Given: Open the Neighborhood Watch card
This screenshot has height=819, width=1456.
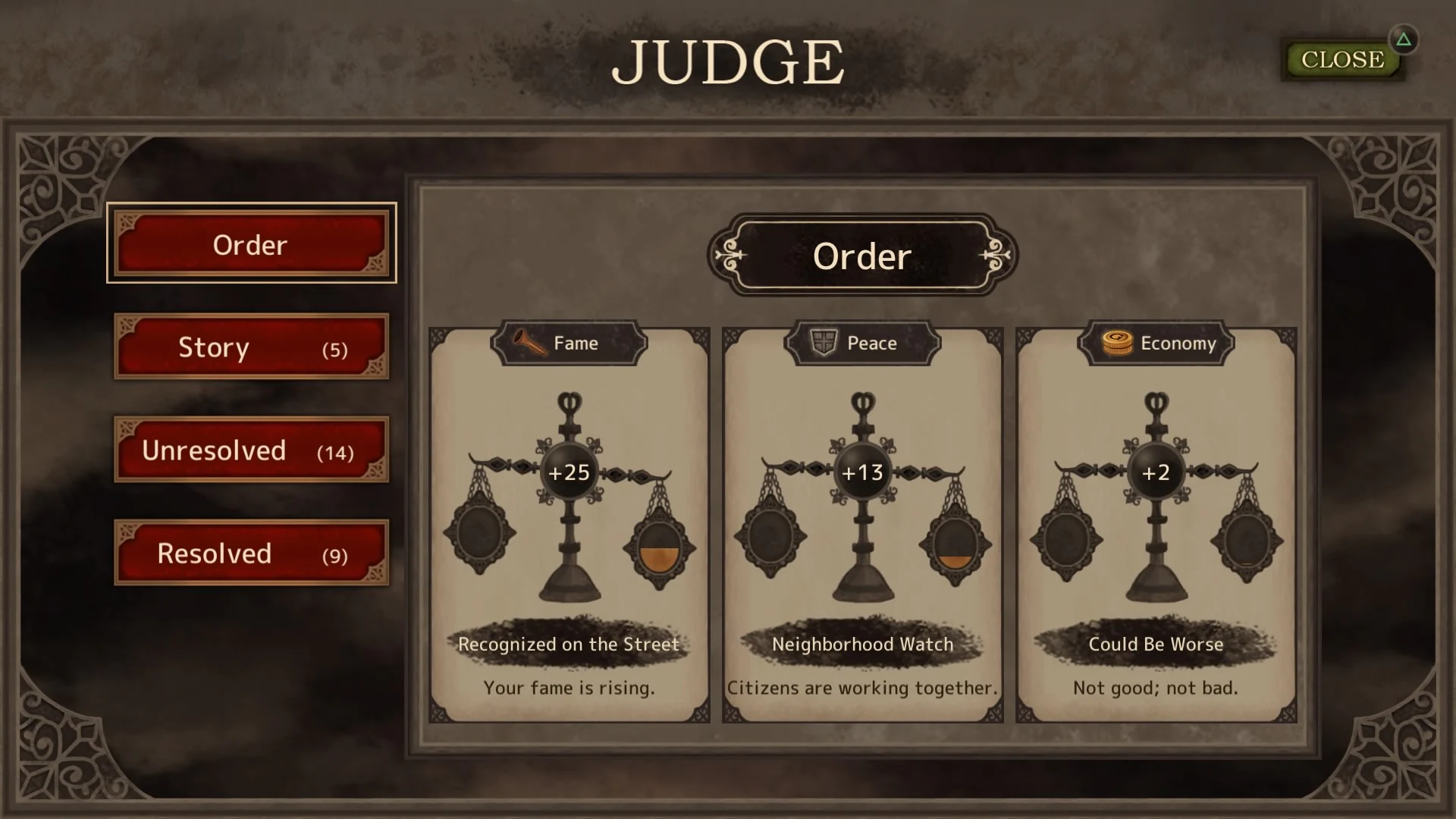Looking at the screenshot, I should (861, 523).
